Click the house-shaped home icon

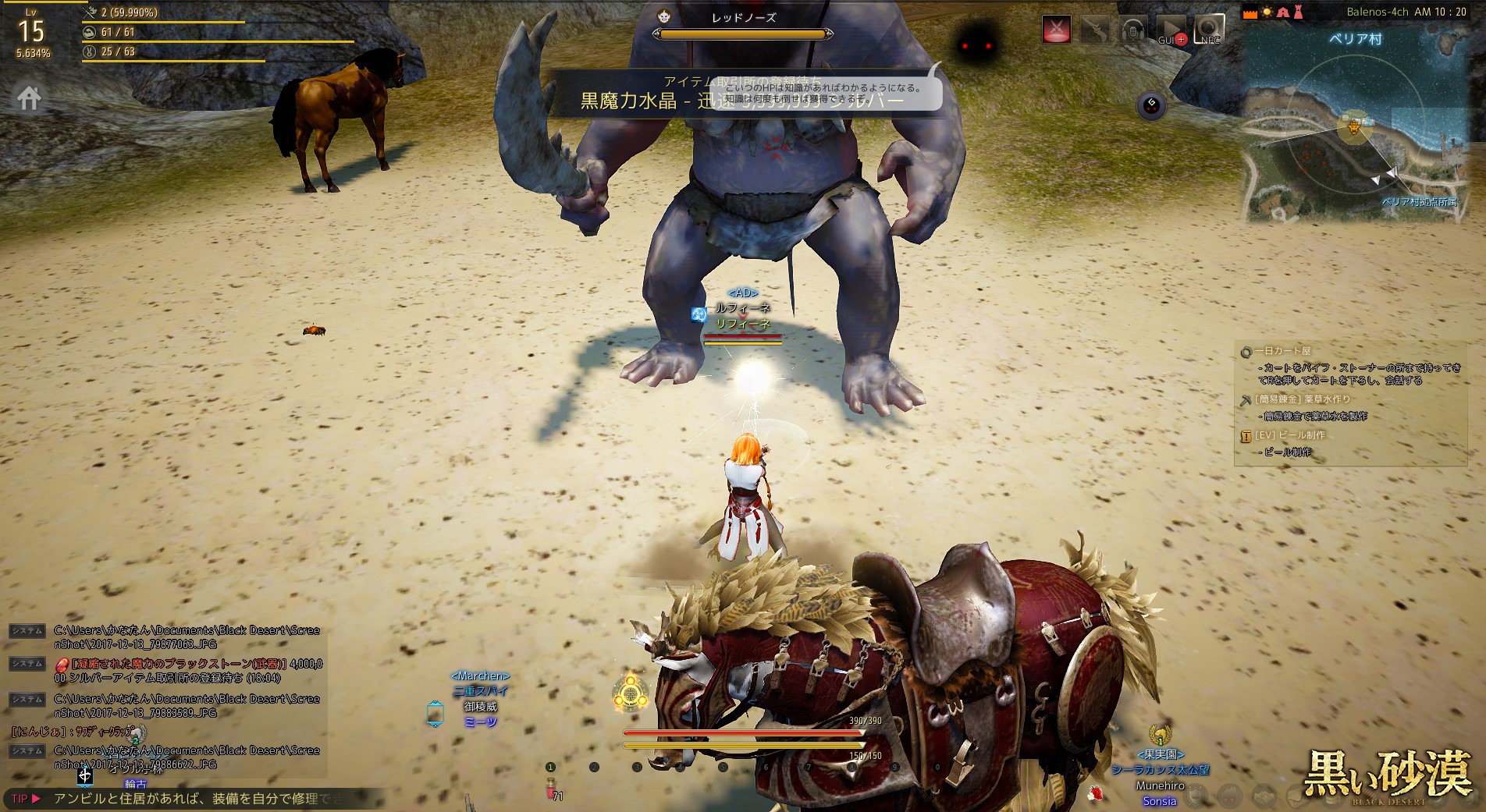30,98
